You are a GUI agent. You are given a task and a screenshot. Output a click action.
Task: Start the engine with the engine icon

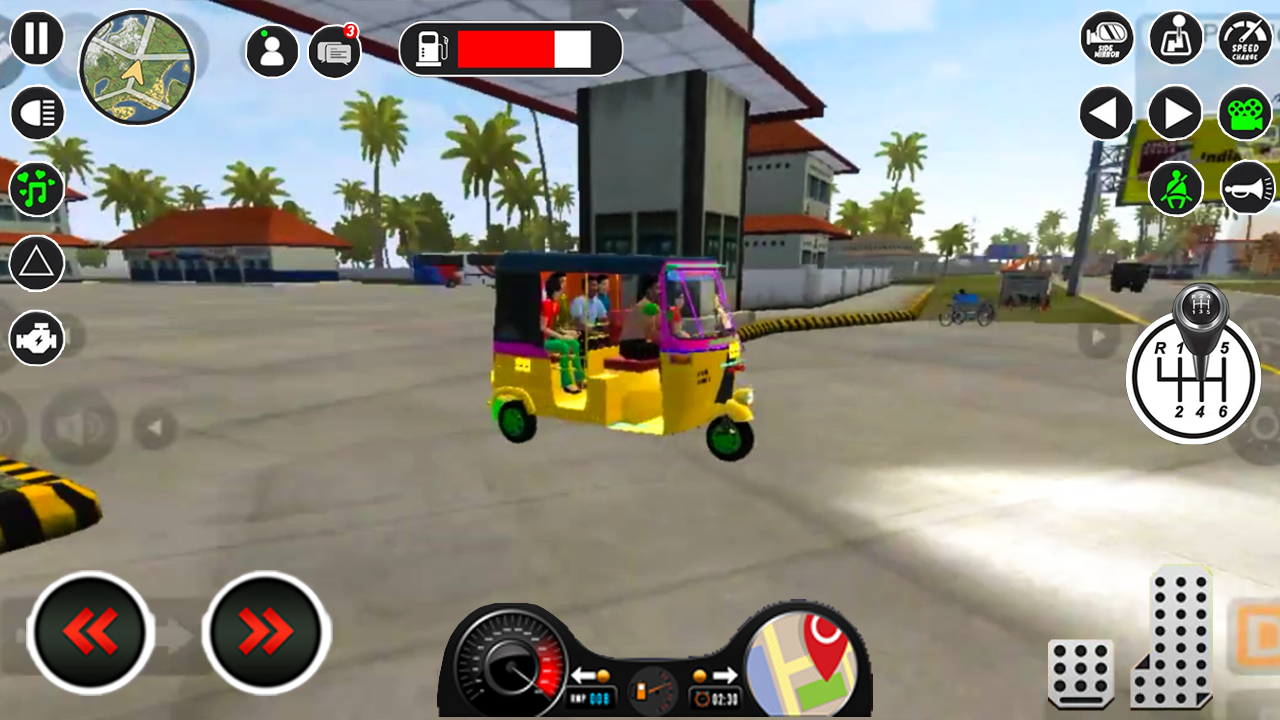(x=37, y=338)
